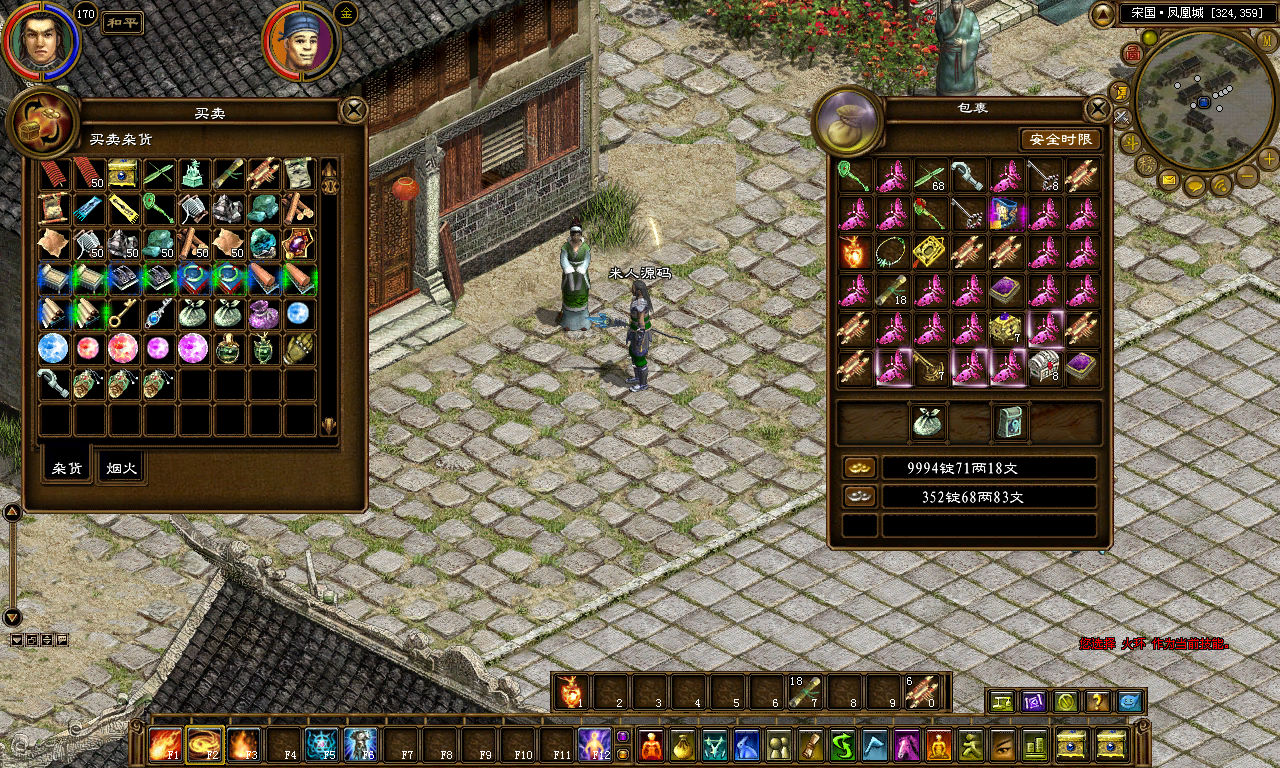Viewport: 1280px width, 768px height.
Task: Activate the fire skill on F1
Action: click(x=163, y=745)
